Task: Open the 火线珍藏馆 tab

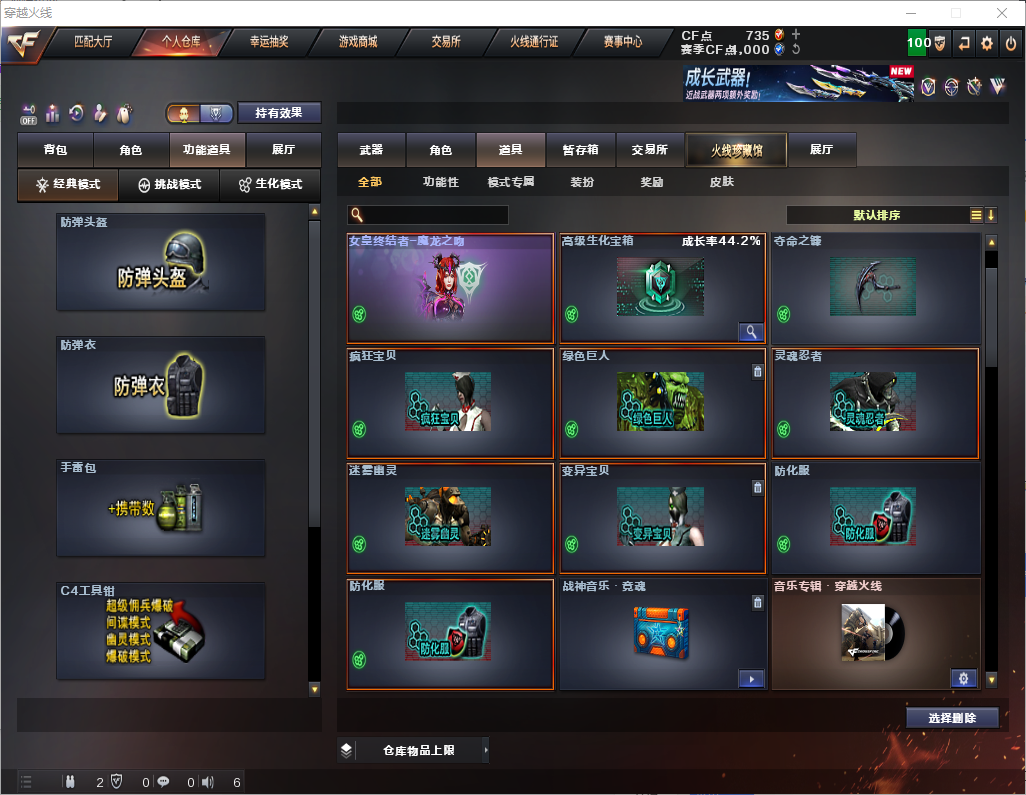Action: point(736,150)
